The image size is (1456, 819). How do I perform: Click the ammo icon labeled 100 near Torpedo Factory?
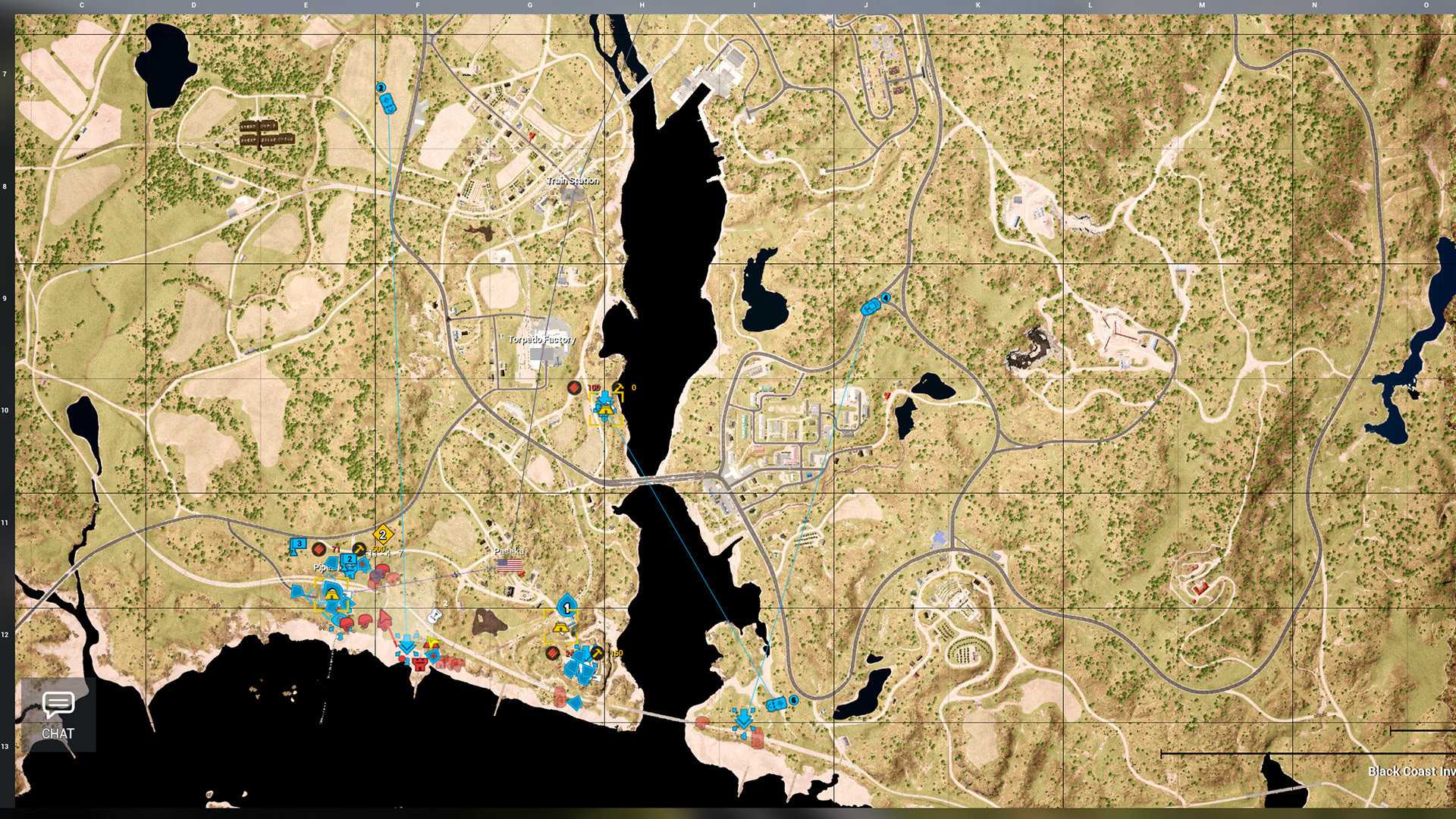click(574, 388)
